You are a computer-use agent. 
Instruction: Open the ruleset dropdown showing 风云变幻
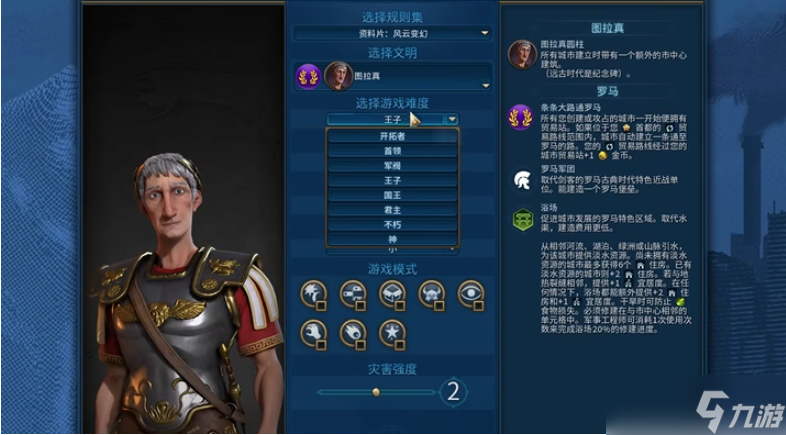(x=391, y=33)
